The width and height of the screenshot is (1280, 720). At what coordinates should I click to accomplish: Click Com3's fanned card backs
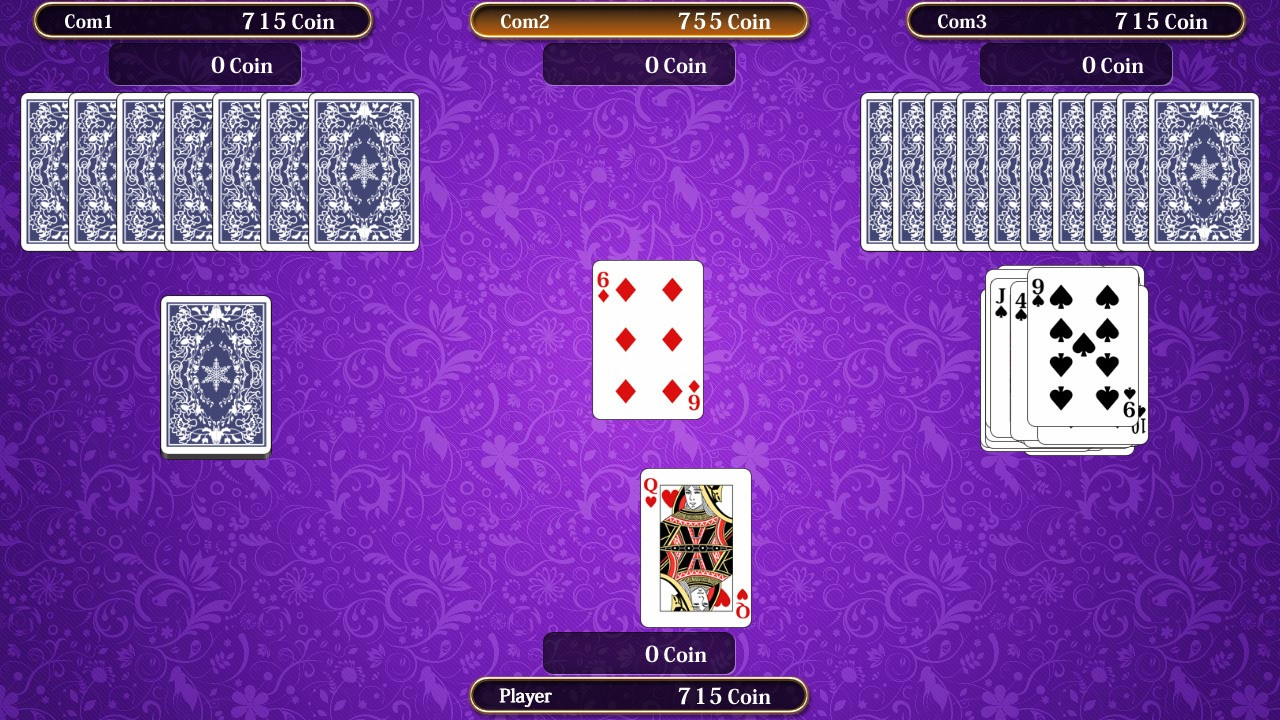(x=1060, y=170)
